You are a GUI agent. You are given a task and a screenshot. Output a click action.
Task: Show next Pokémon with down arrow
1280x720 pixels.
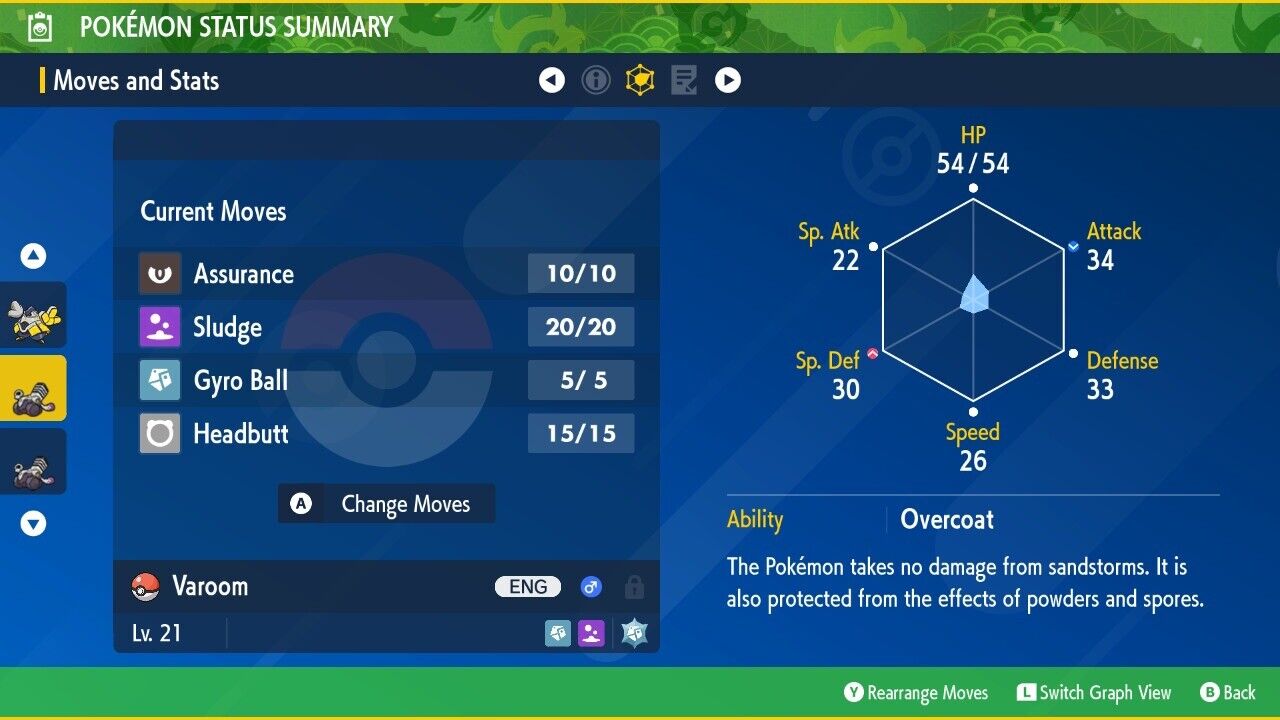tap(33, 523)
